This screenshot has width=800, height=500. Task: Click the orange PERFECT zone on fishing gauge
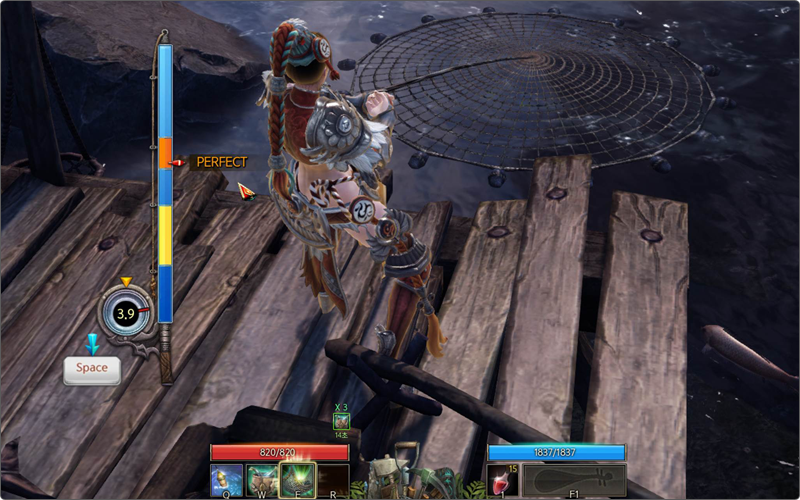point(165,153)
